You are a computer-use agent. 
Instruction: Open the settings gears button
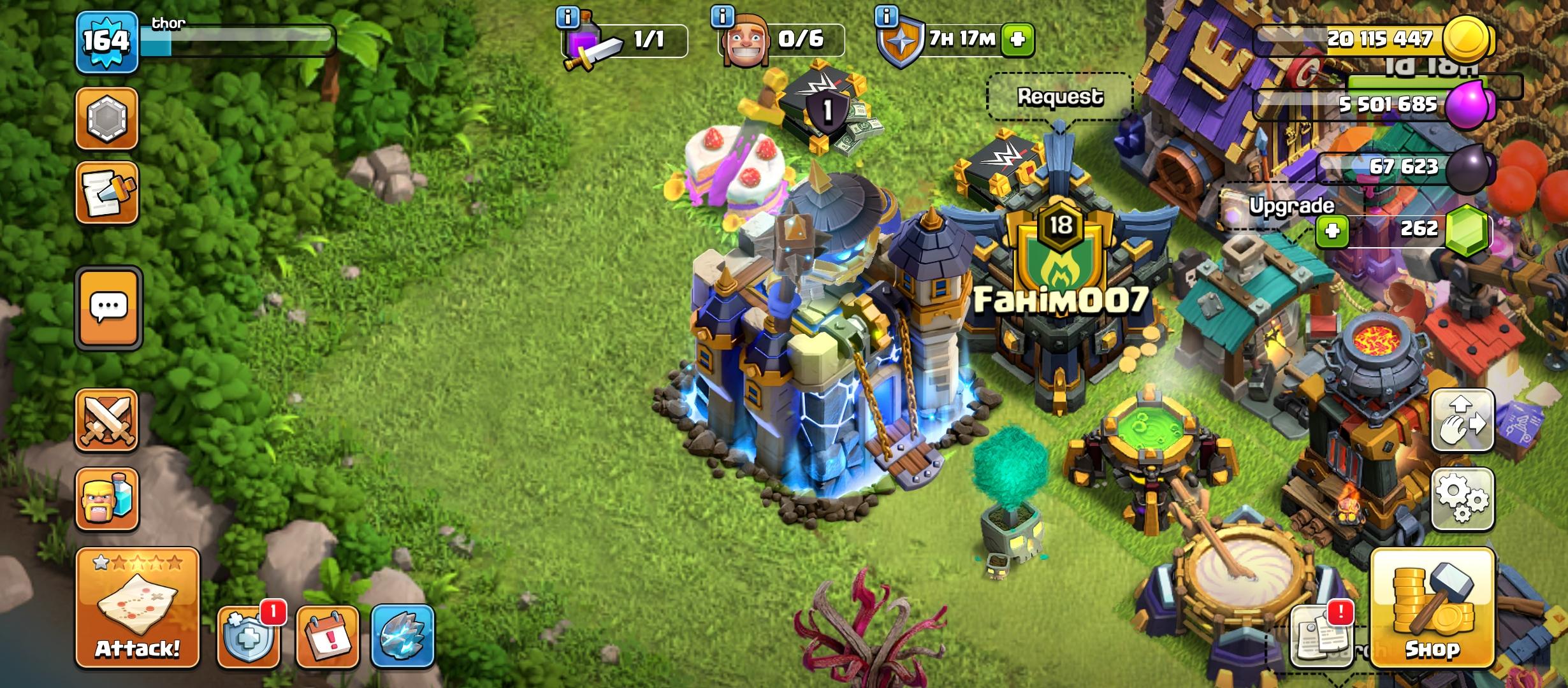1463,499
